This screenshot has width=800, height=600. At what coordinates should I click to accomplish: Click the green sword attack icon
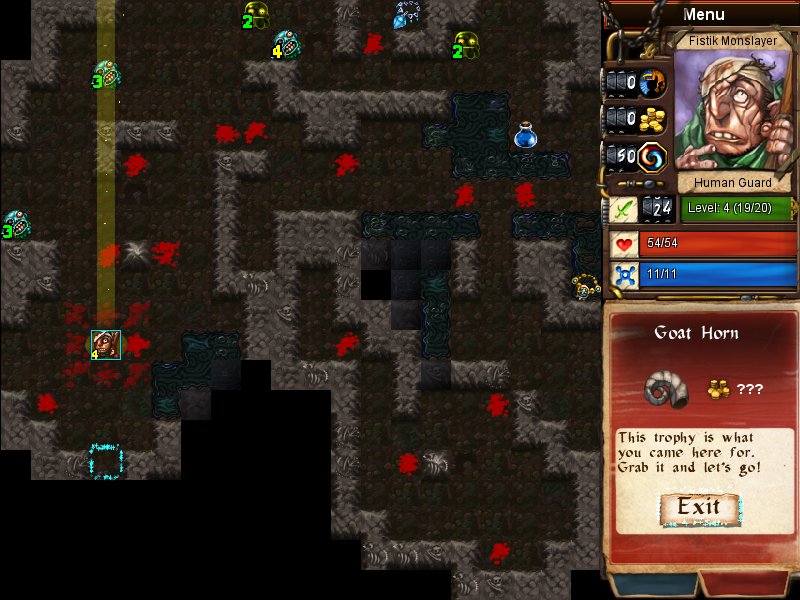[x=623, y=209]
